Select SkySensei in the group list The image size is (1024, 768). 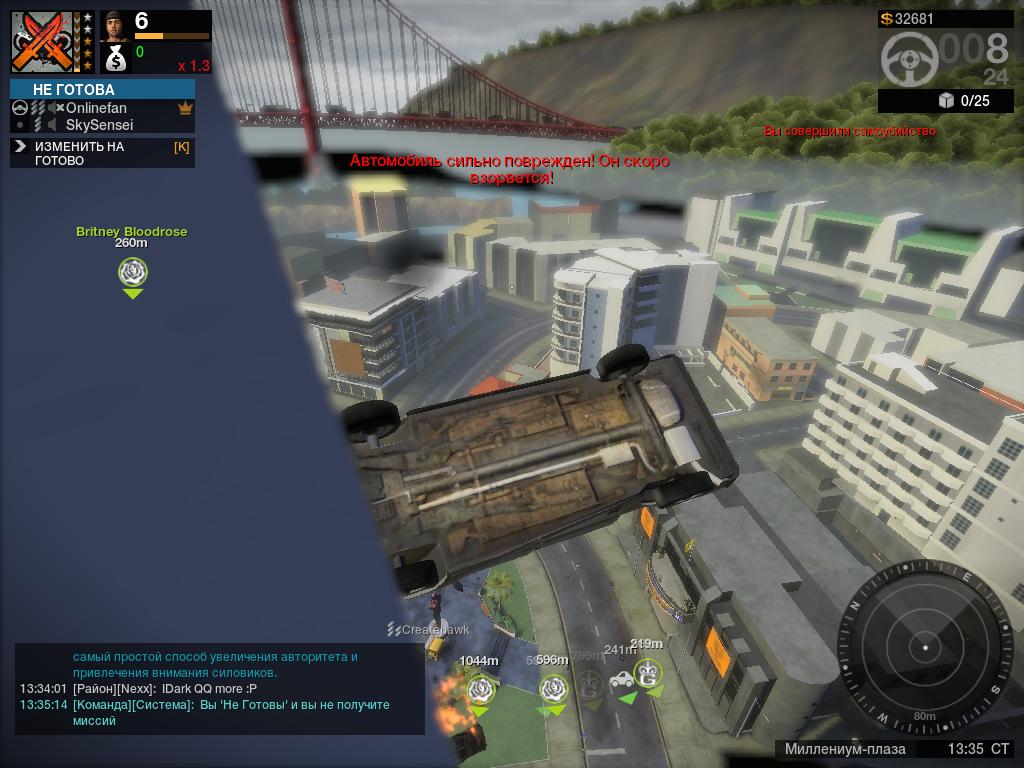point(99,125)
